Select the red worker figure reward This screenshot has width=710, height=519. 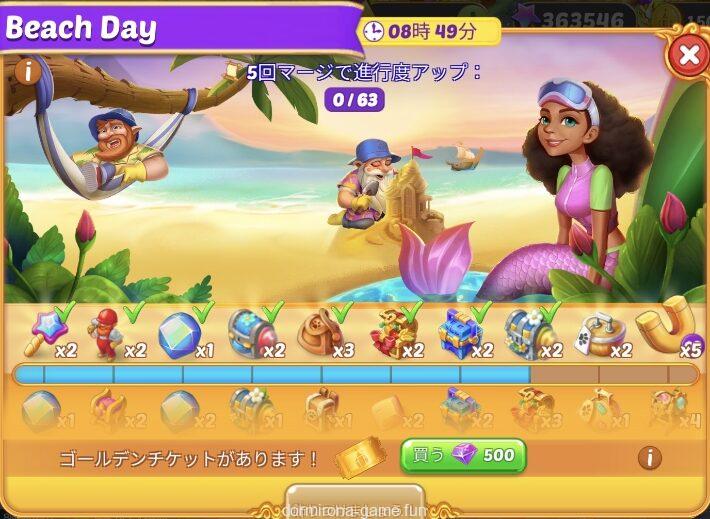point(107,334)
